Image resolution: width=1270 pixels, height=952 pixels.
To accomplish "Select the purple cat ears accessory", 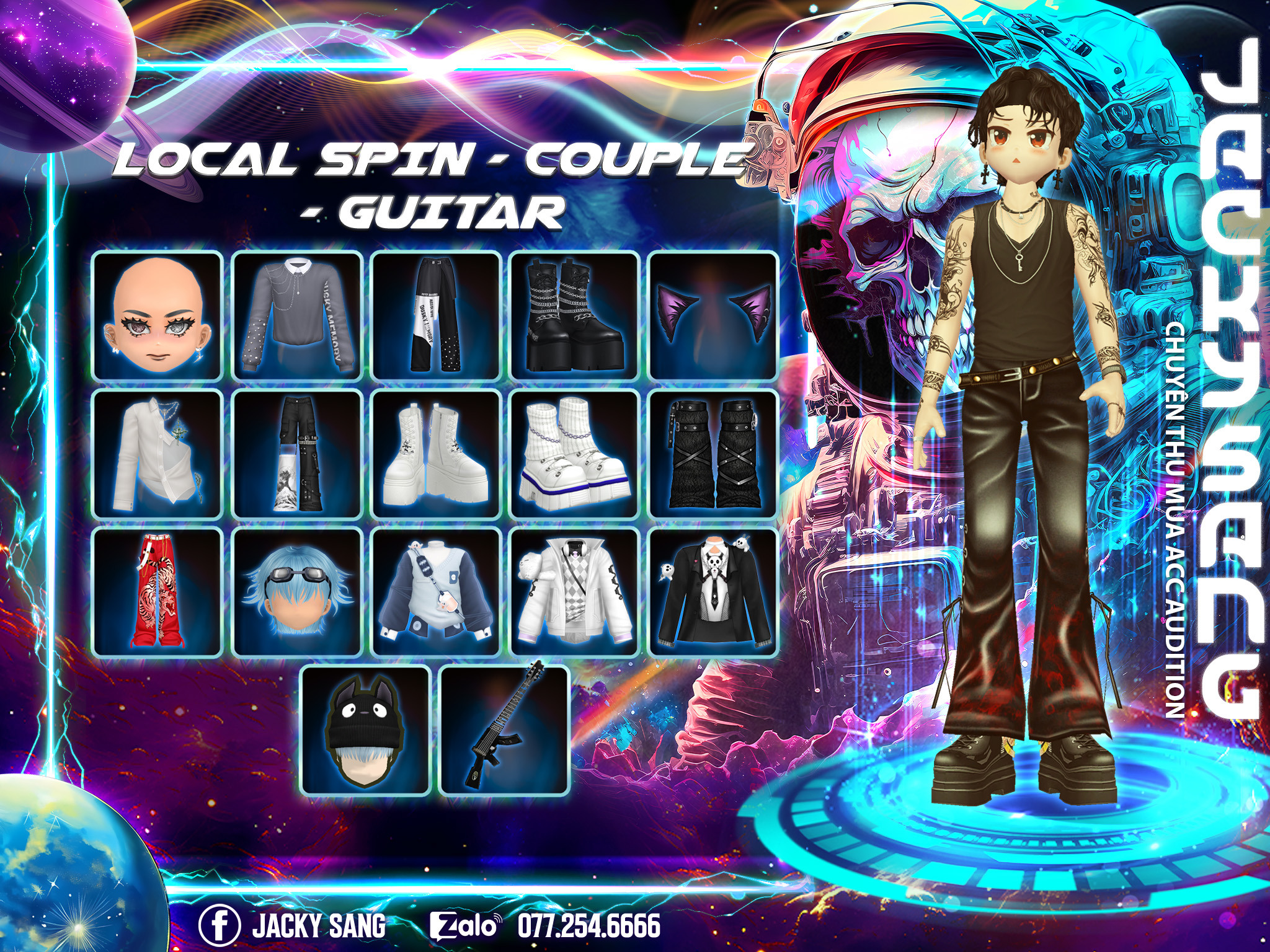I will (x=713, y=315).
